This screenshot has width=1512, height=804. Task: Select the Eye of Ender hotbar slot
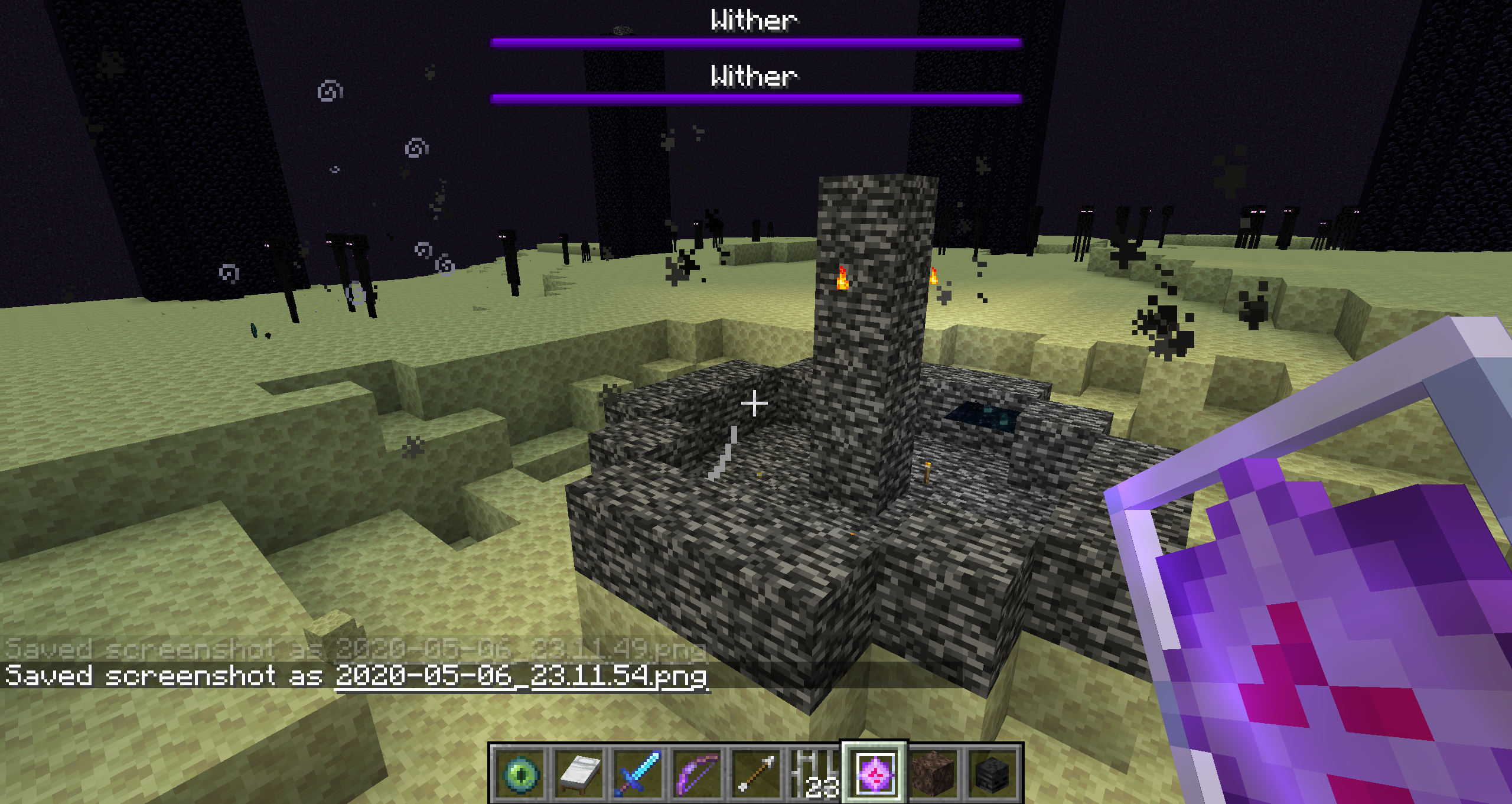point(520,773)
